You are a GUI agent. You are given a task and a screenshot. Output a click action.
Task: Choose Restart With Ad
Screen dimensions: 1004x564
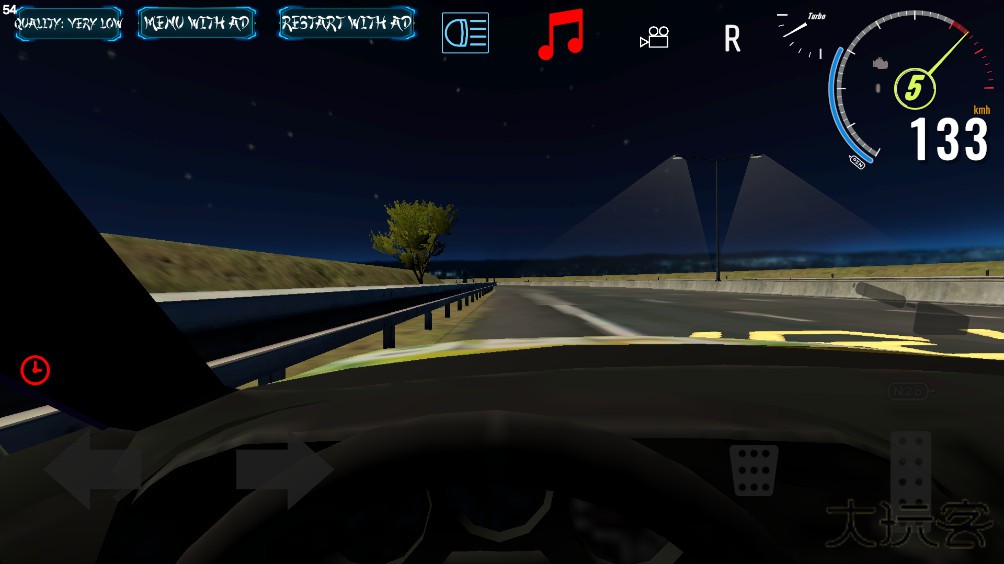(x=346, y=24)
